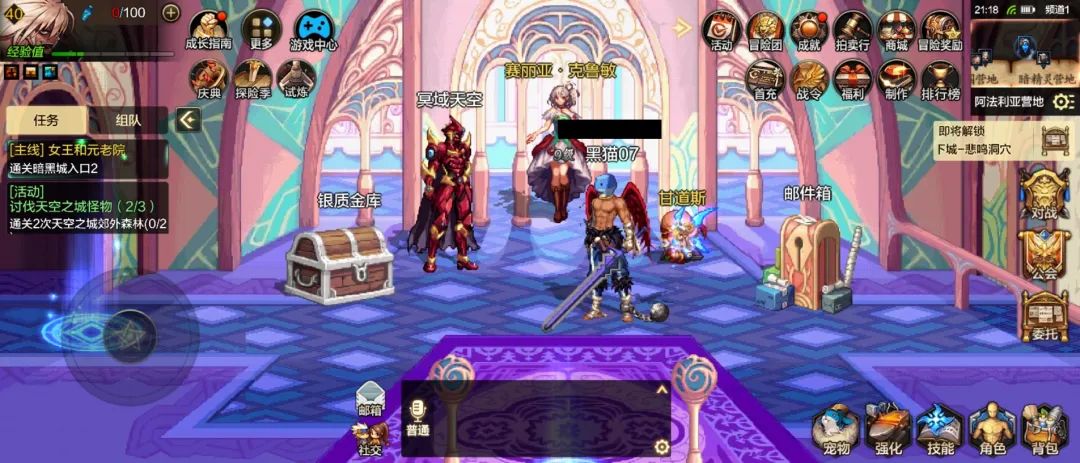Switch to the 组队 team tab

[128, 120]
